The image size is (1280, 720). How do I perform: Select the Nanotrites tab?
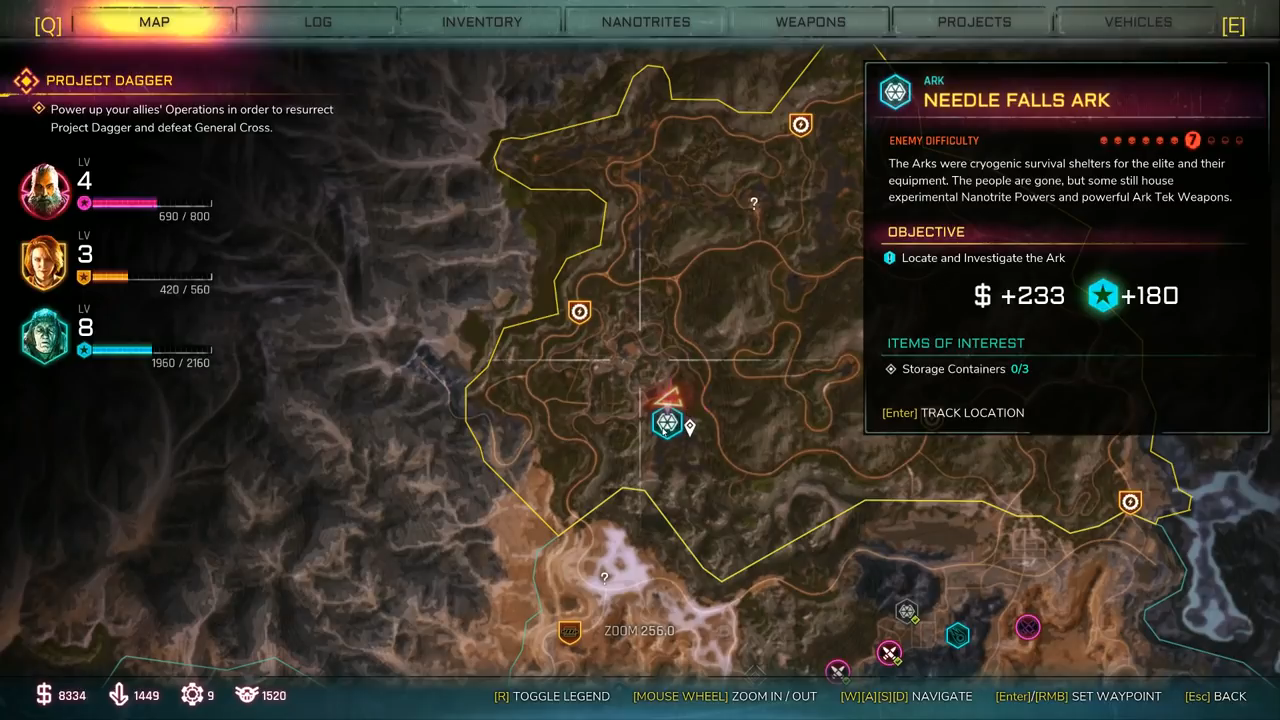(x=645, y=22)
